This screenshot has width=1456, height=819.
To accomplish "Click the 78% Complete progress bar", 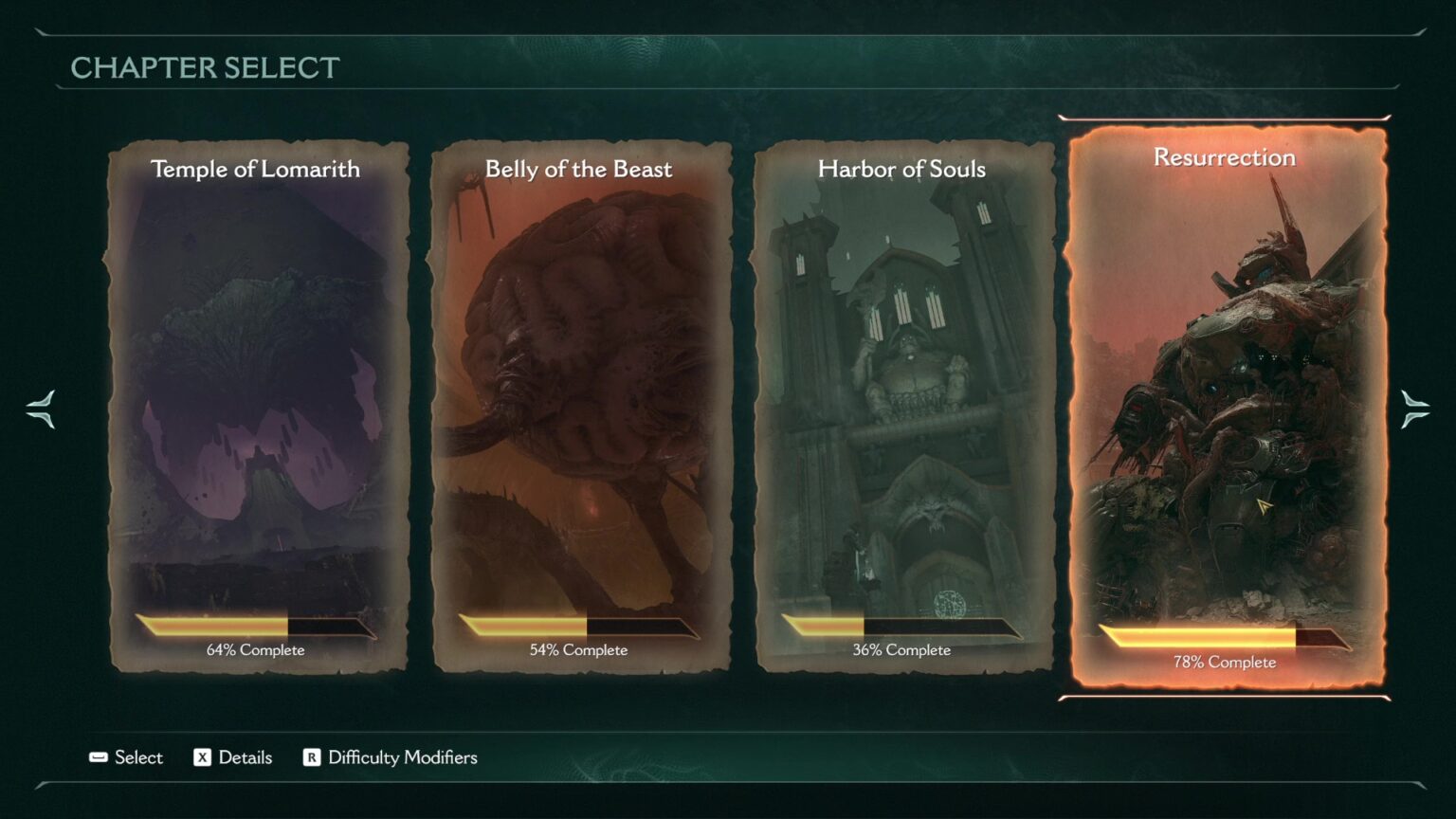I will click(1224, 636).
